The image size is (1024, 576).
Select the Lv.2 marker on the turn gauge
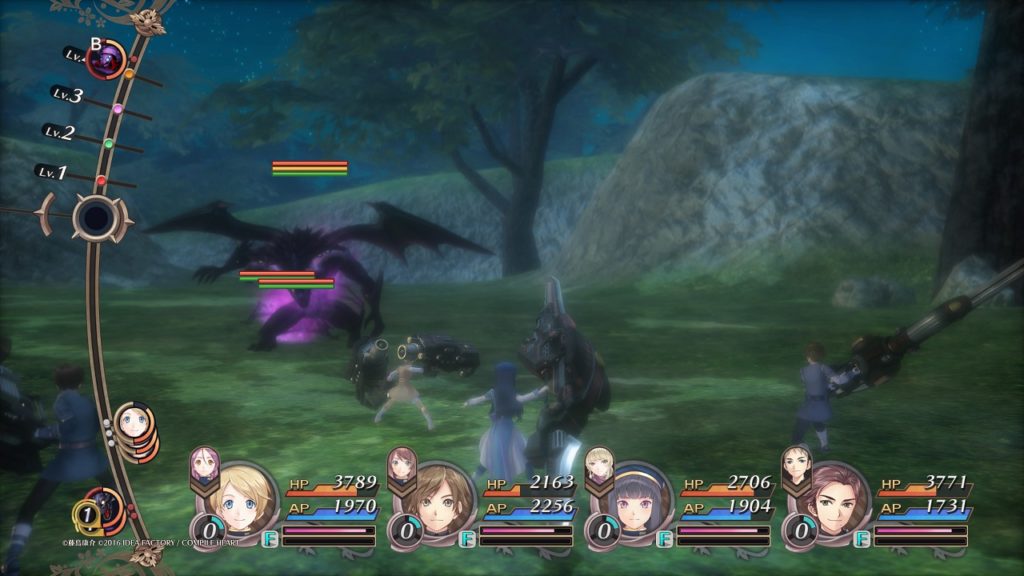click(x=60, y=132)
